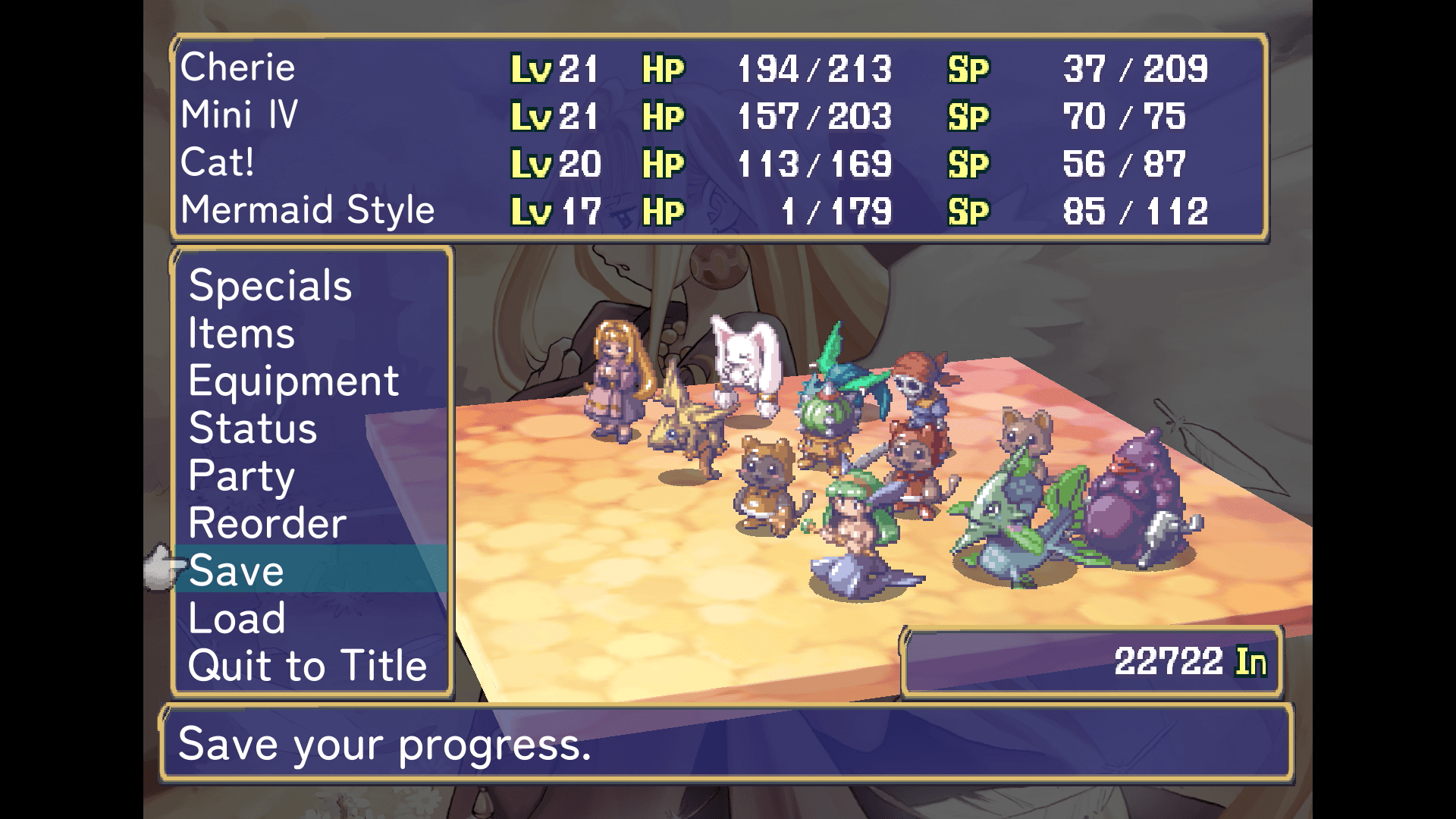Select Quit to Title

(307, 666)
